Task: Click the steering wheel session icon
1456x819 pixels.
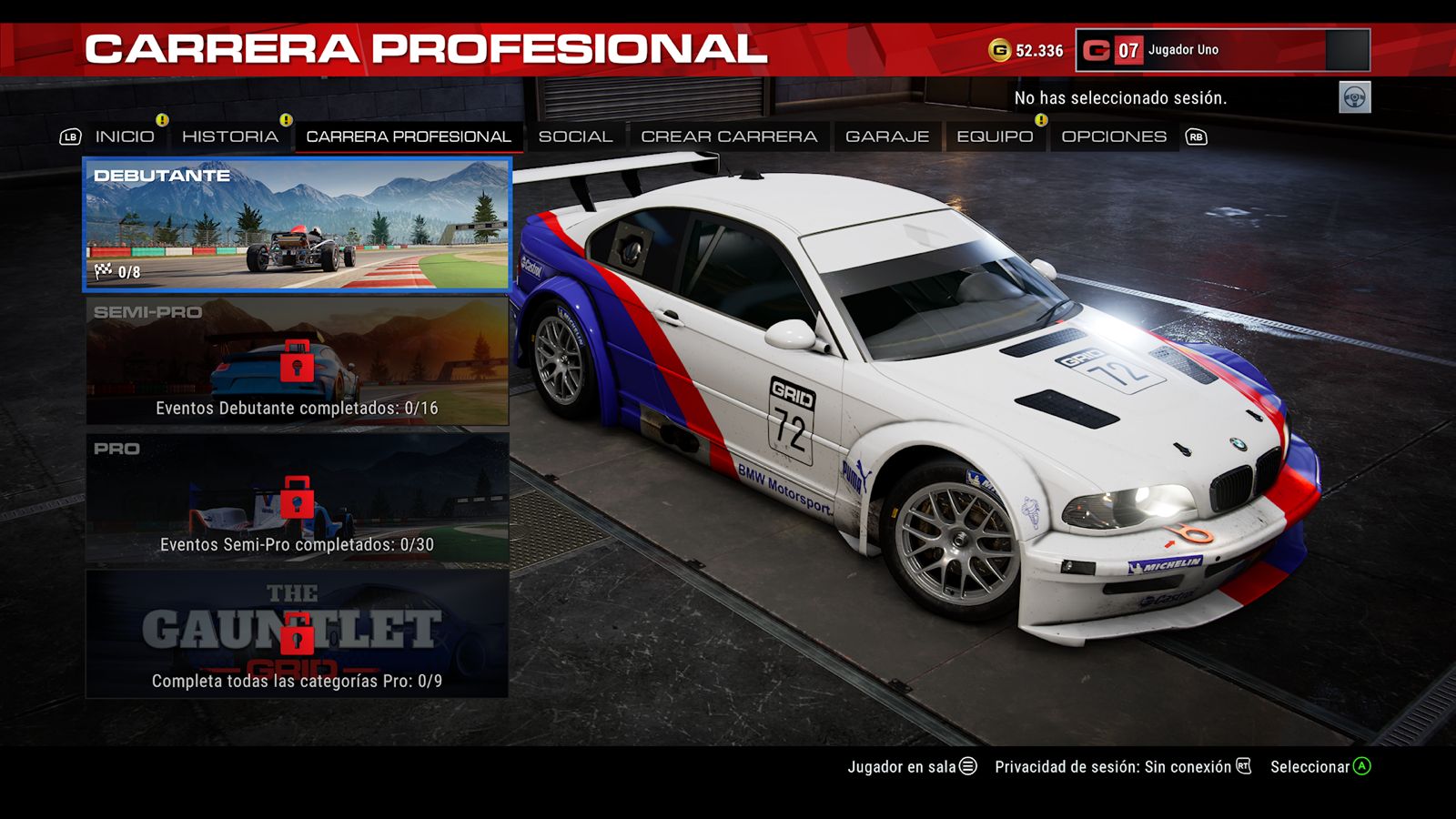Action: click(x=1354, y=97)
